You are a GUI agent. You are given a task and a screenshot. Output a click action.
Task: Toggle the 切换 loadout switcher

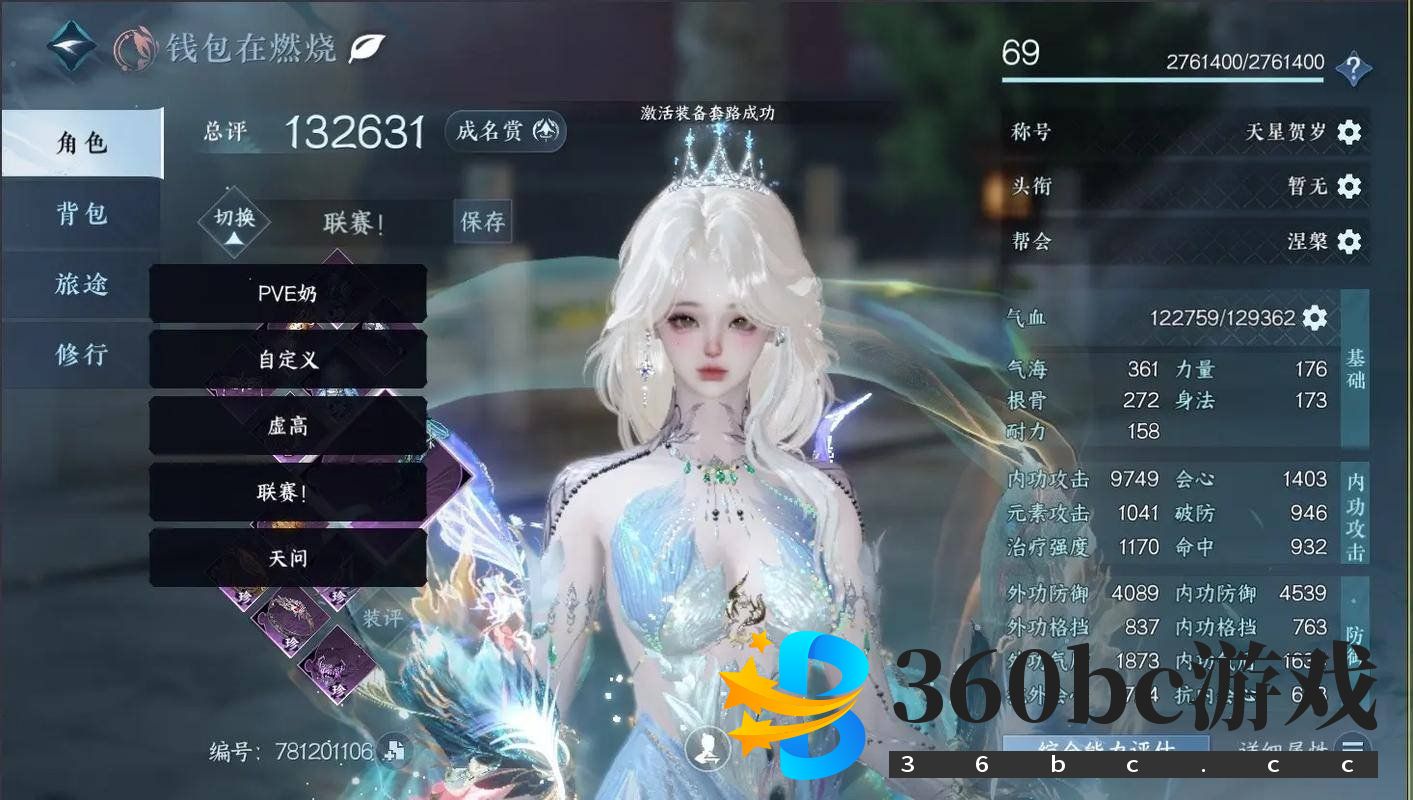click(234, 223)
